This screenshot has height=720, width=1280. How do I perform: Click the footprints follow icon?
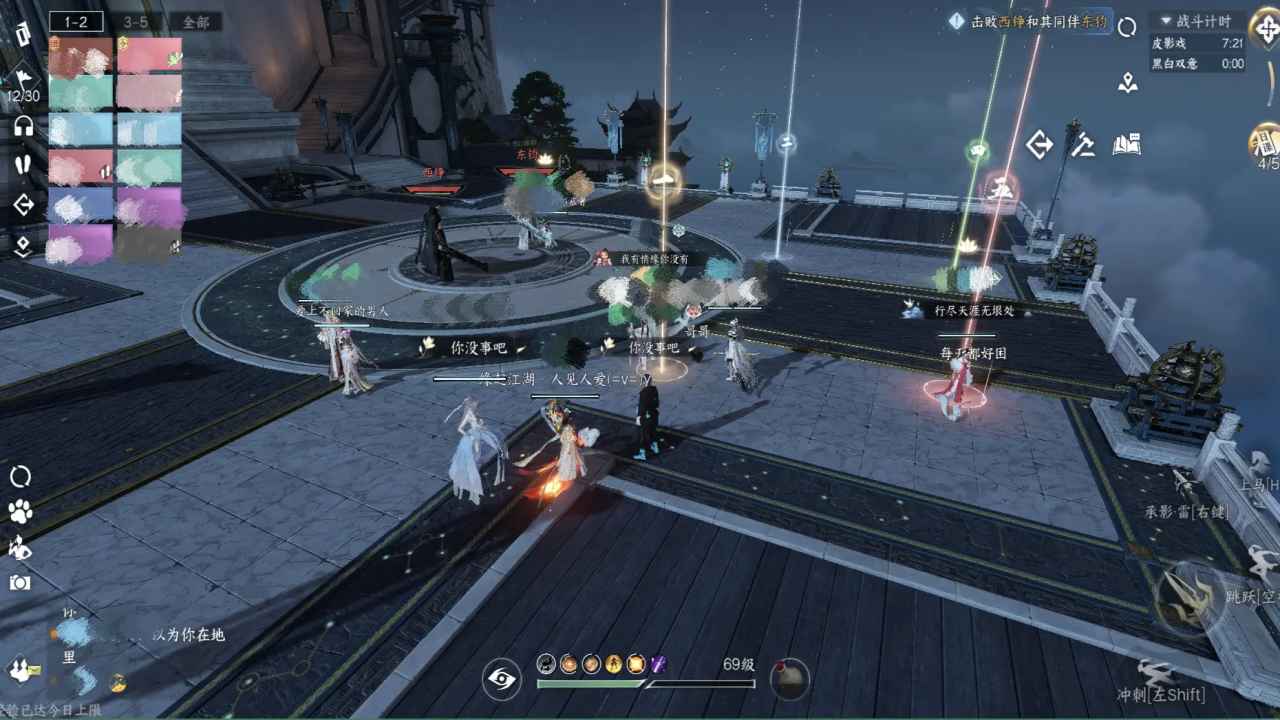(x=23, y=165)
